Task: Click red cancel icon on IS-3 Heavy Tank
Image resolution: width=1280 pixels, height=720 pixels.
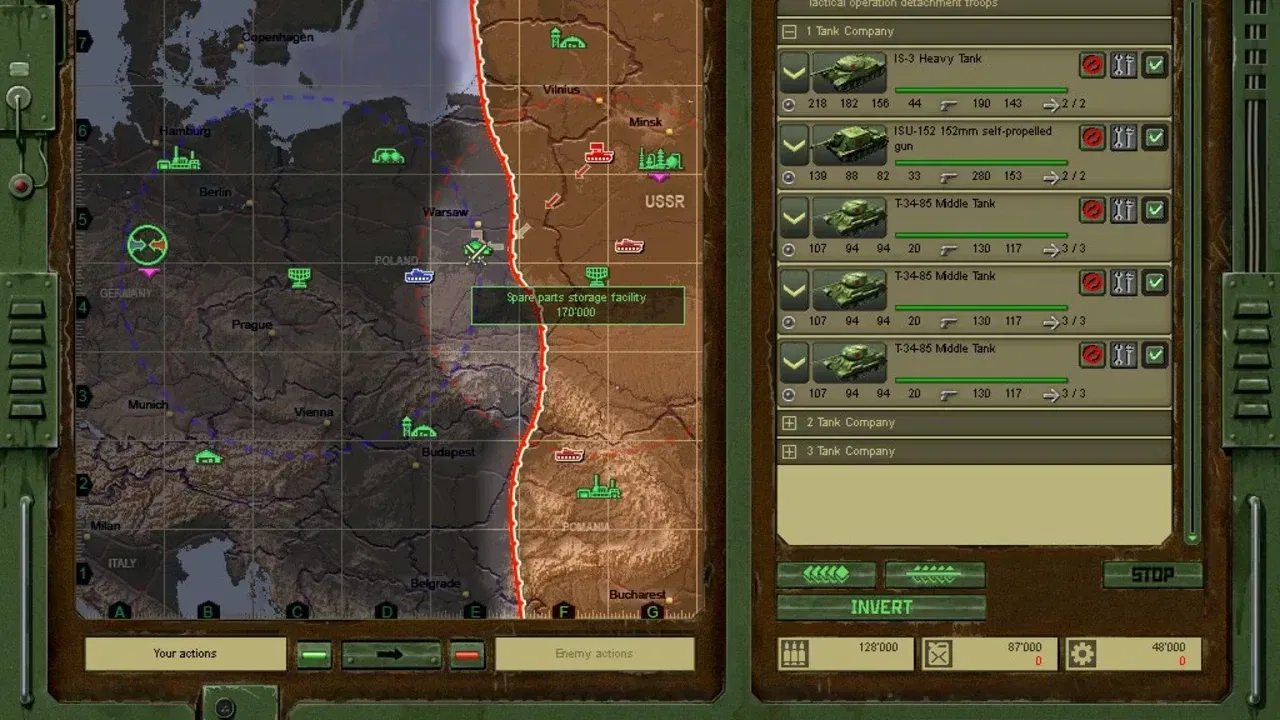Action: [1092, 65]
